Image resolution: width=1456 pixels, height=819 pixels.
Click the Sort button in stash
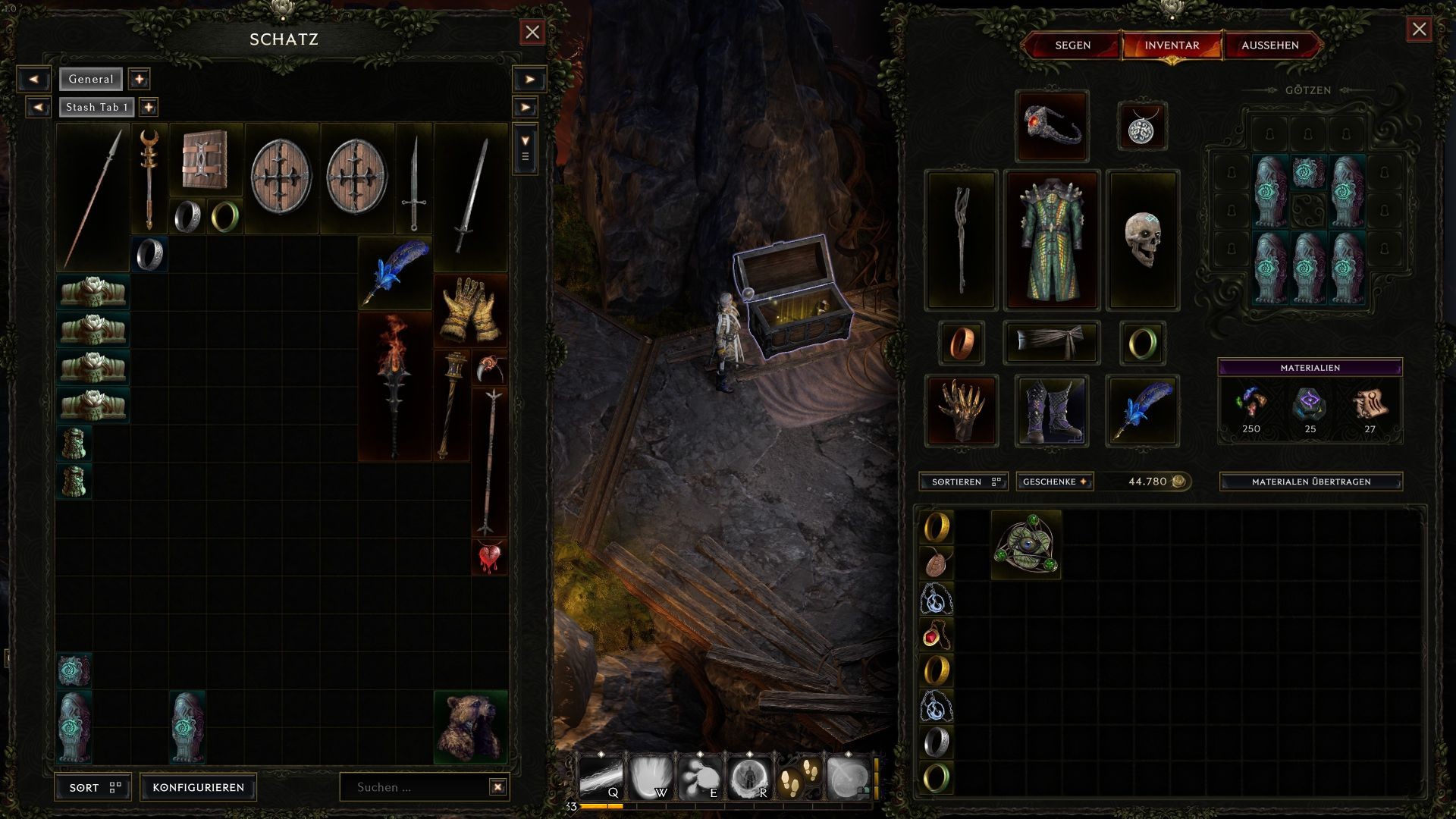tap(93, 787)
